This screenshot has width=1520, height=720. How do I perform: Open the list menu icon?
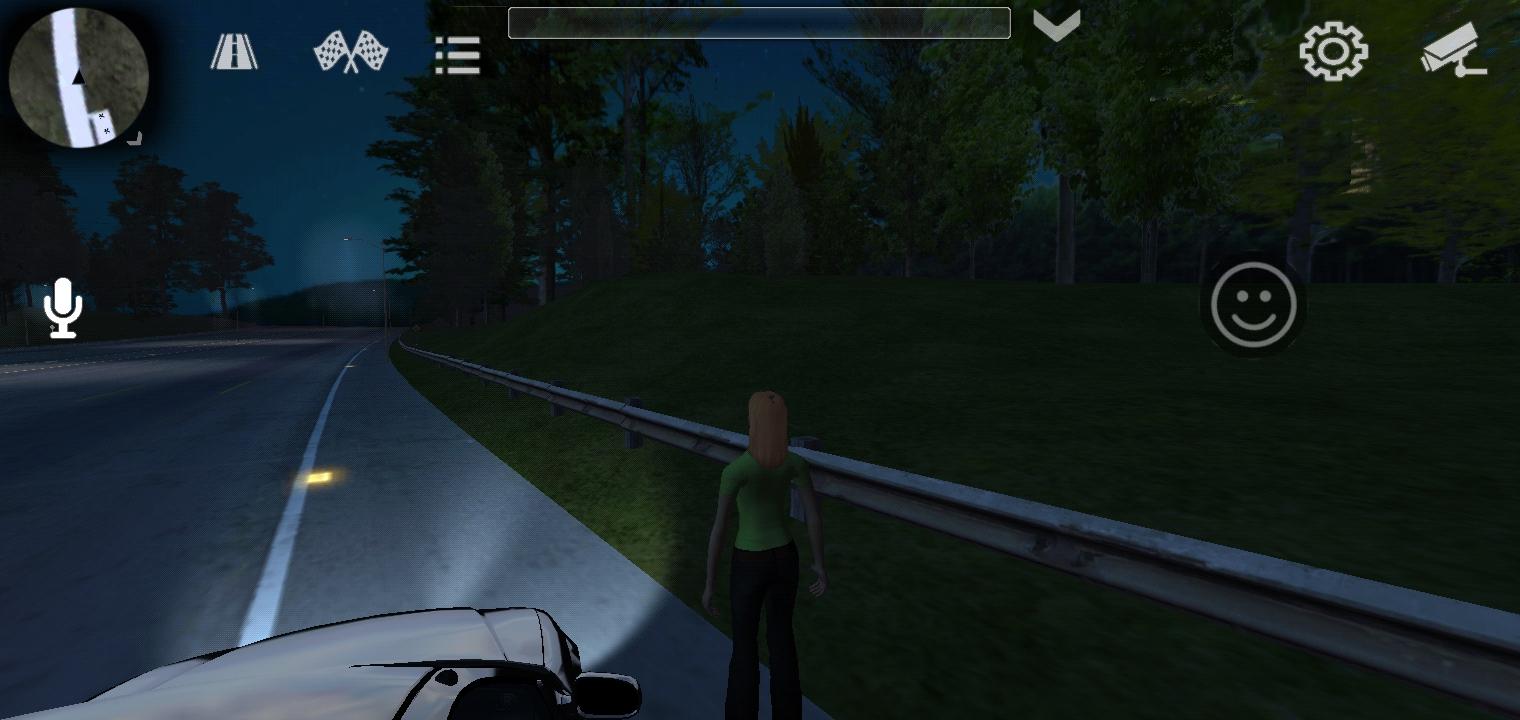(x=457, y=56)
